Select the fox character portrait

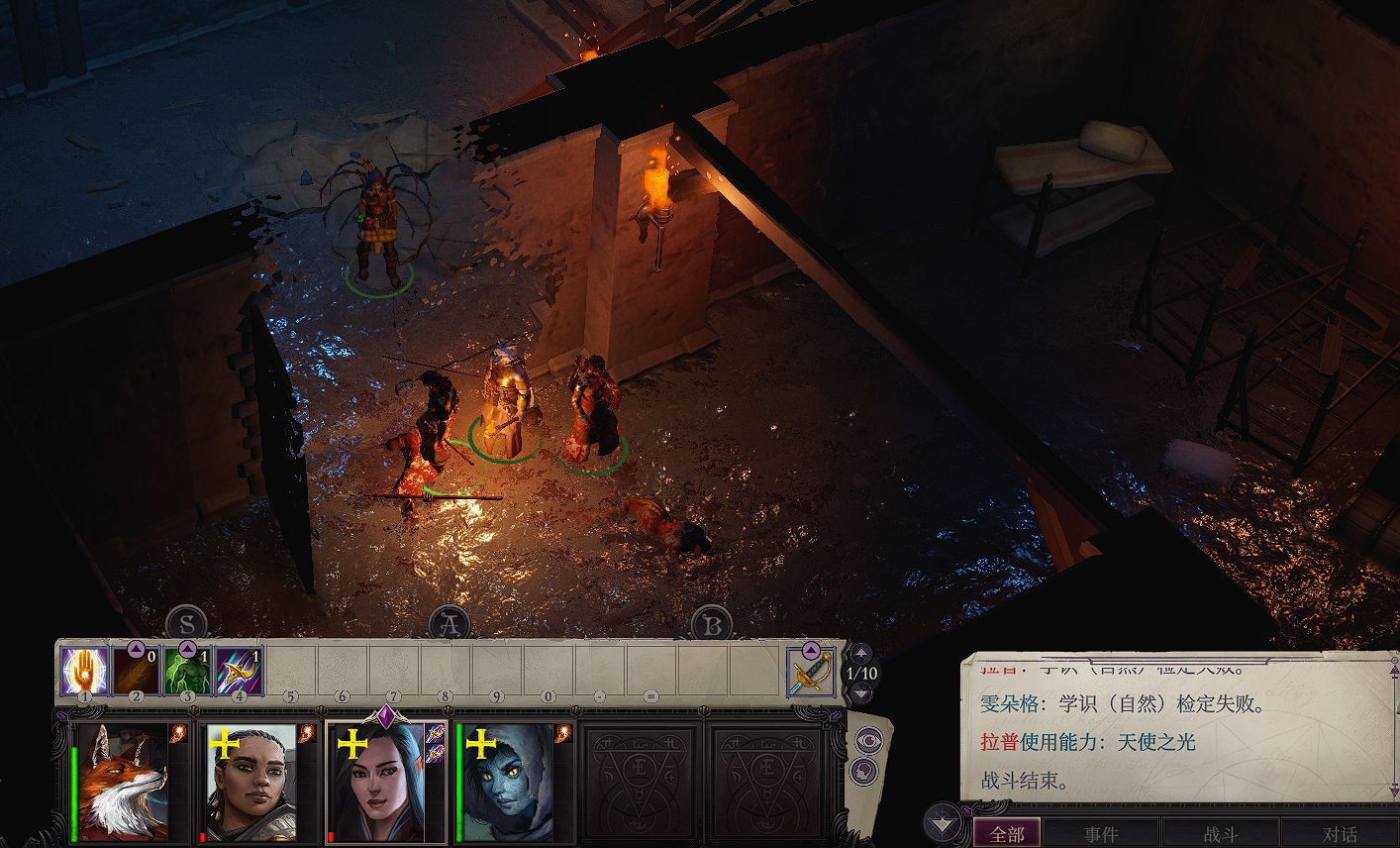point(122,783)
